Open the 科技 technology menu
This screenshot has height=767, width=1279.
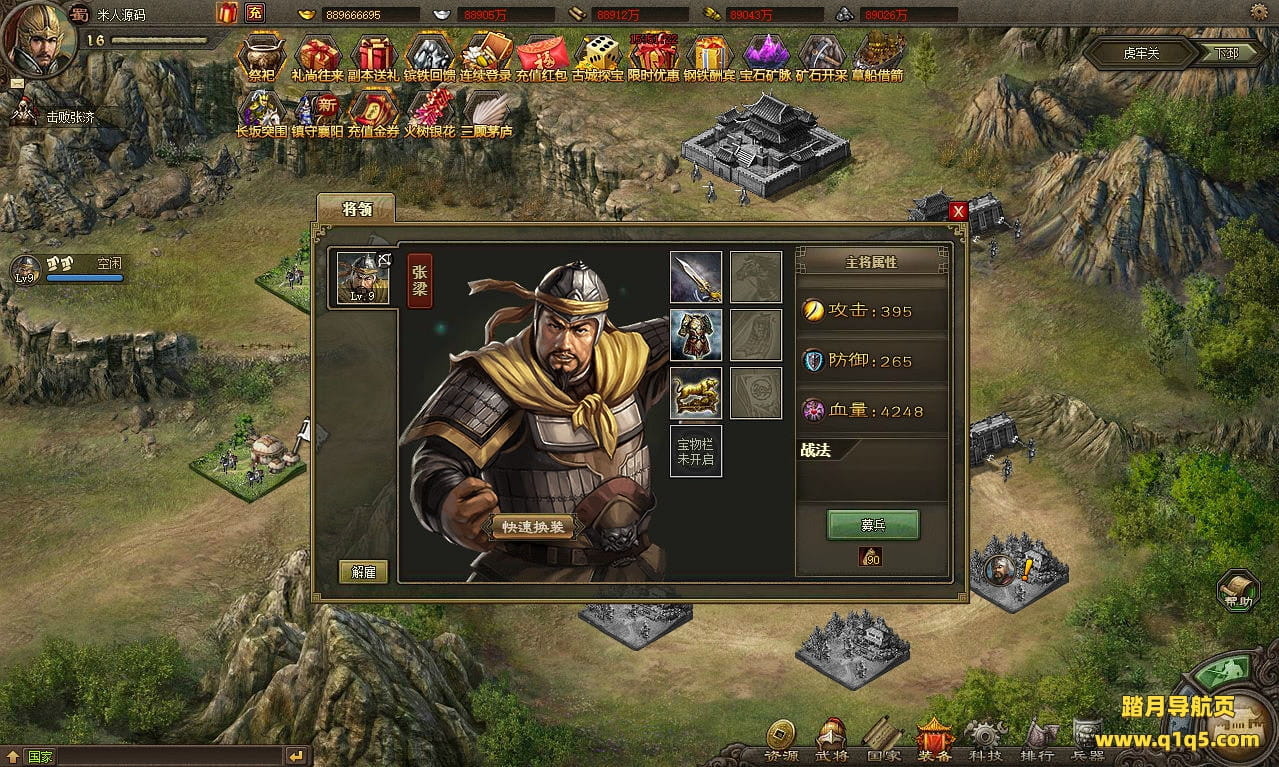pyautogui.click(x=984, y=742)
